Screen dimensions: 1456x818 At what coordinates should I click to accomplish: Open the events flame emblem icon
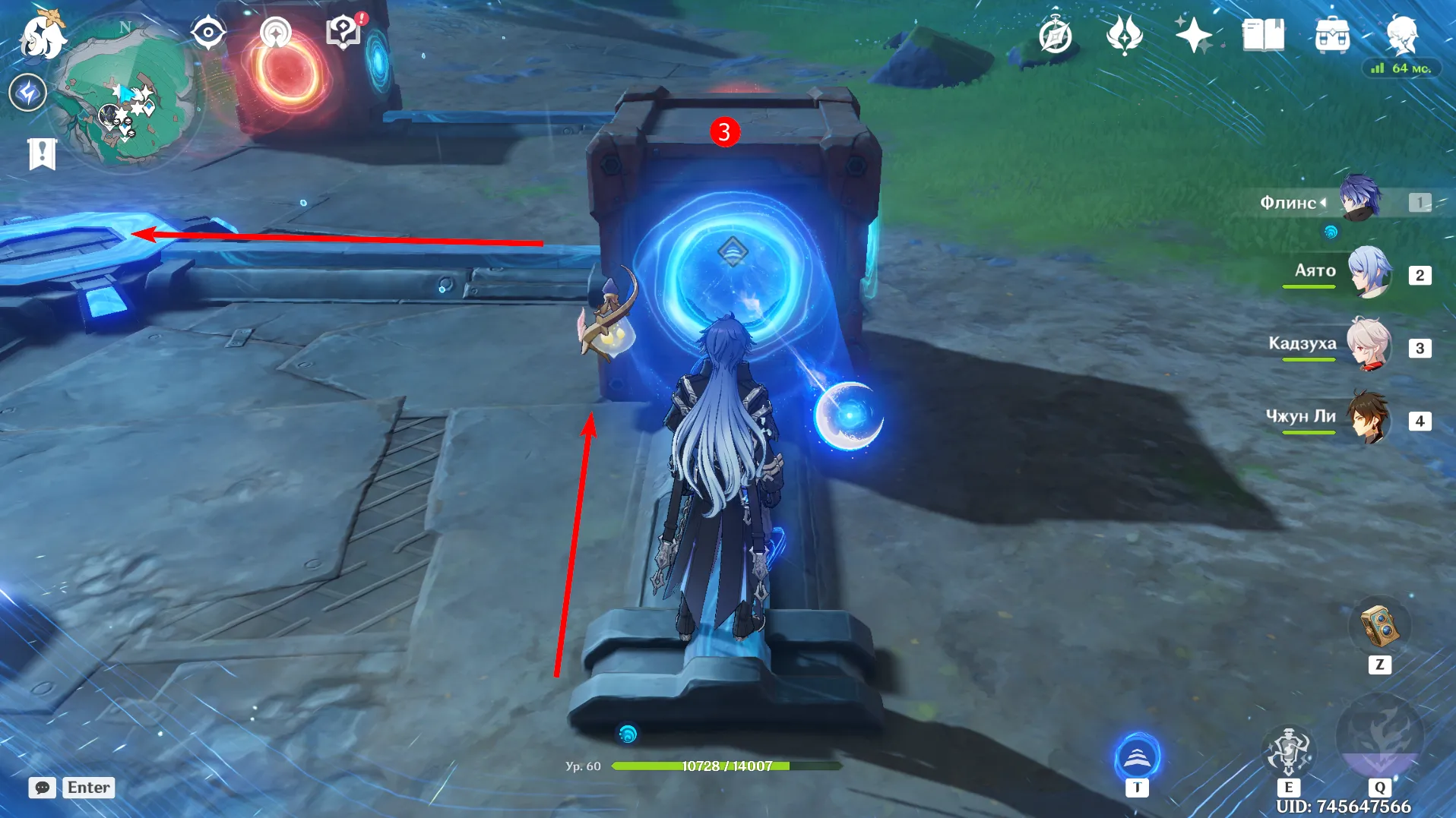(x=1124, y=36)
